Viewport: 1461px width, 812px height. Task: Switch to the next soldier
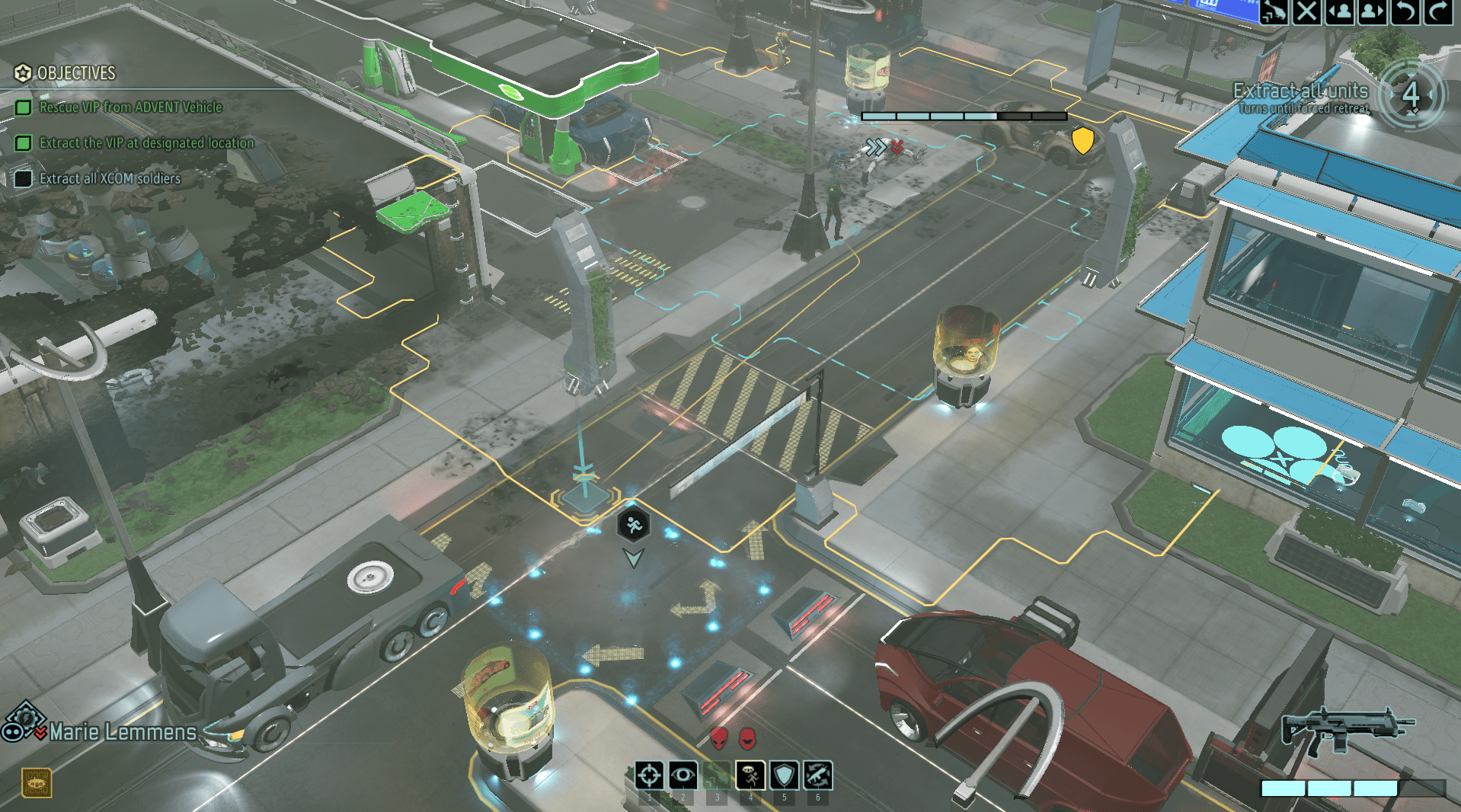click(x=1372, y=11)
